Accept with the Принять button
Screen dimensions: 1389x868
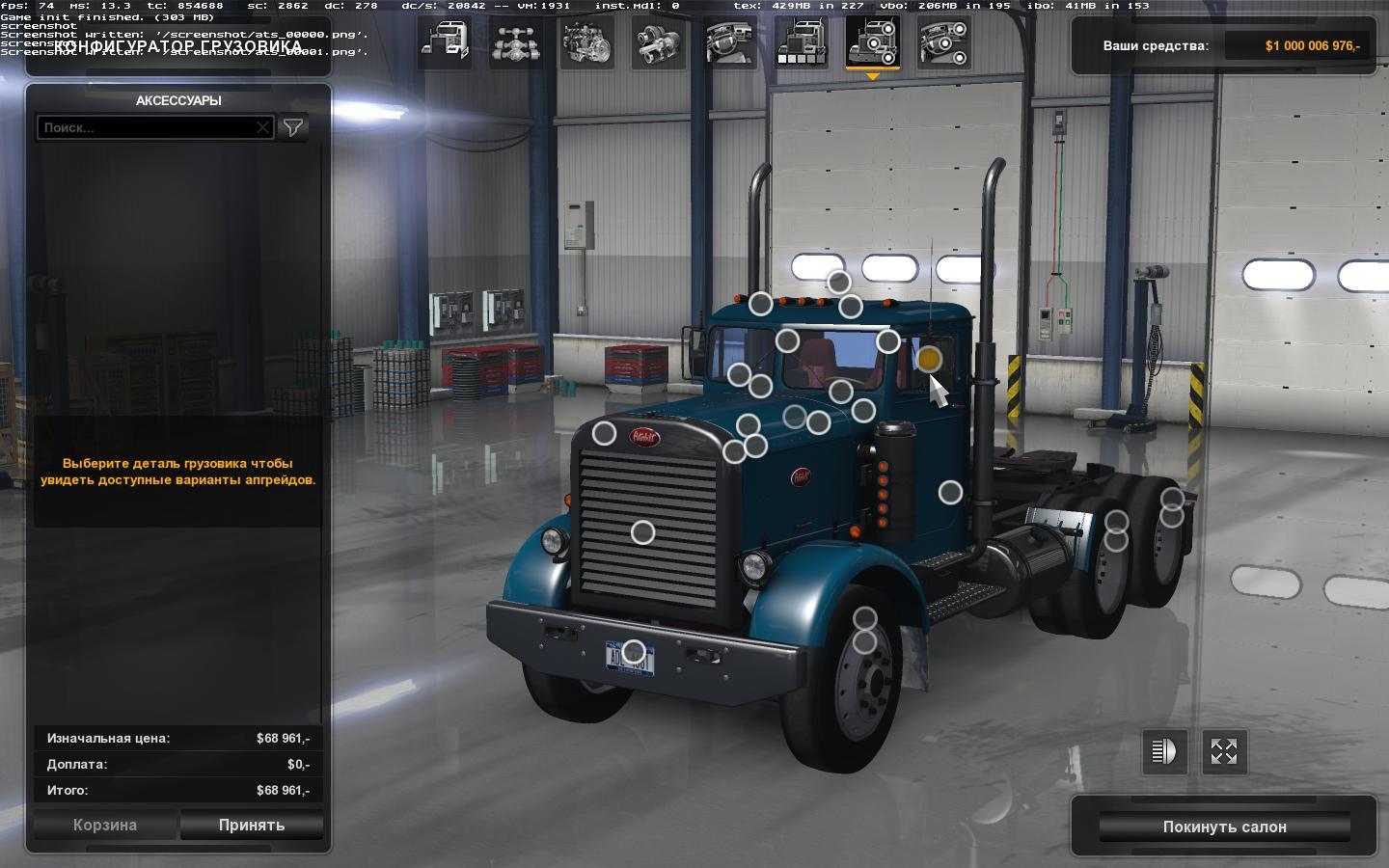coord(252,825)
